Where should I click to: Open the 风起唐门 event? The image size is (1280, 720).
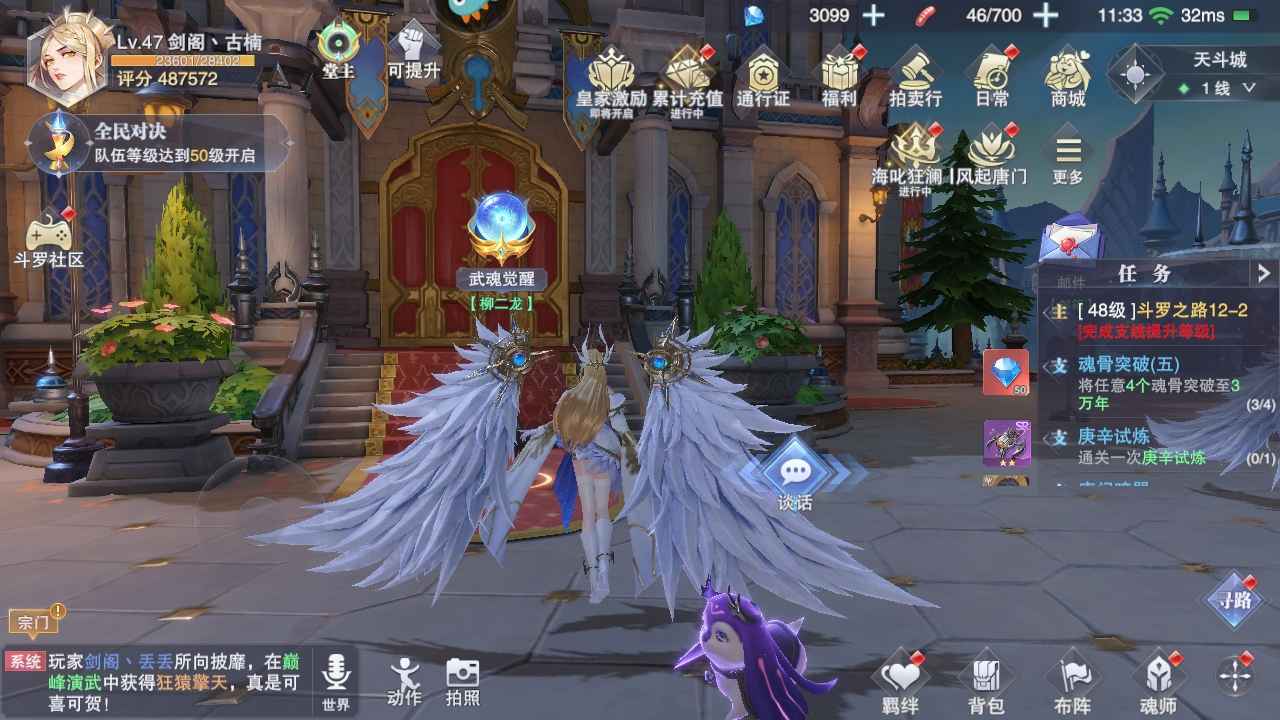click(990, 156)
